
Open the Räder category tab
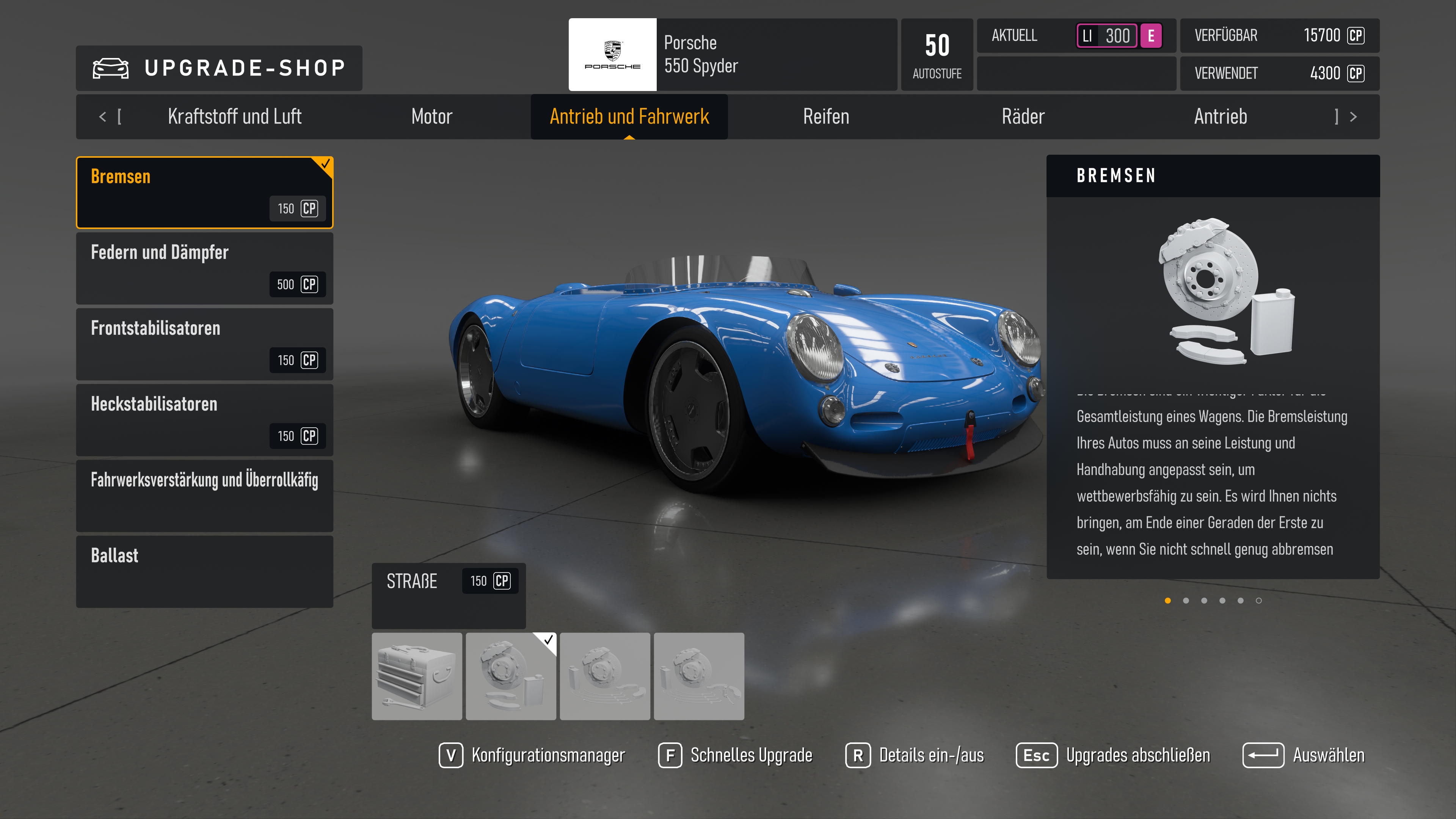(x=1023, y=116)
